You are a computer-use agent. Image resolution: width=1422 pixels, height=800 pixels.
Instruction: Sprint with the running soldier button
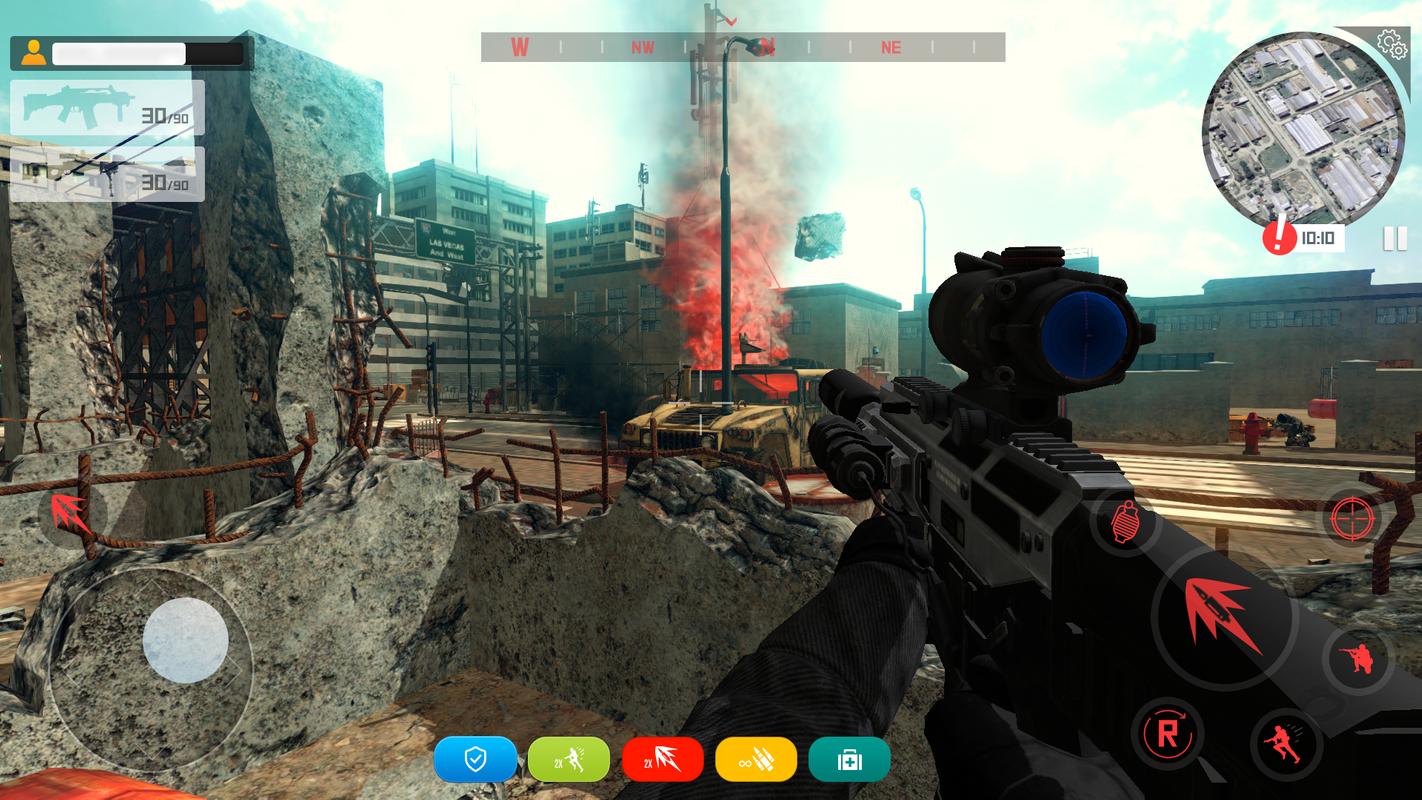point(1285,742)
